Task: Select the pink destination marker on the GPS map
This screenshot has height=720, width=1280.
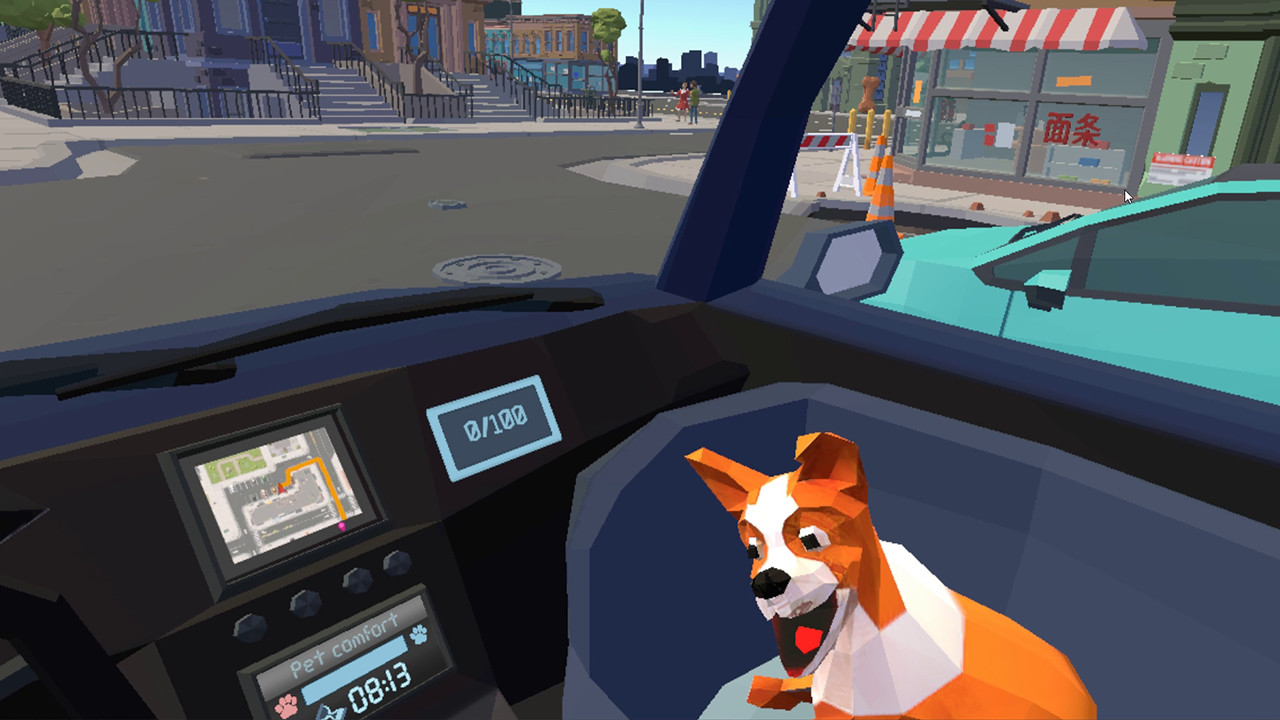Action: pos(342,526)
